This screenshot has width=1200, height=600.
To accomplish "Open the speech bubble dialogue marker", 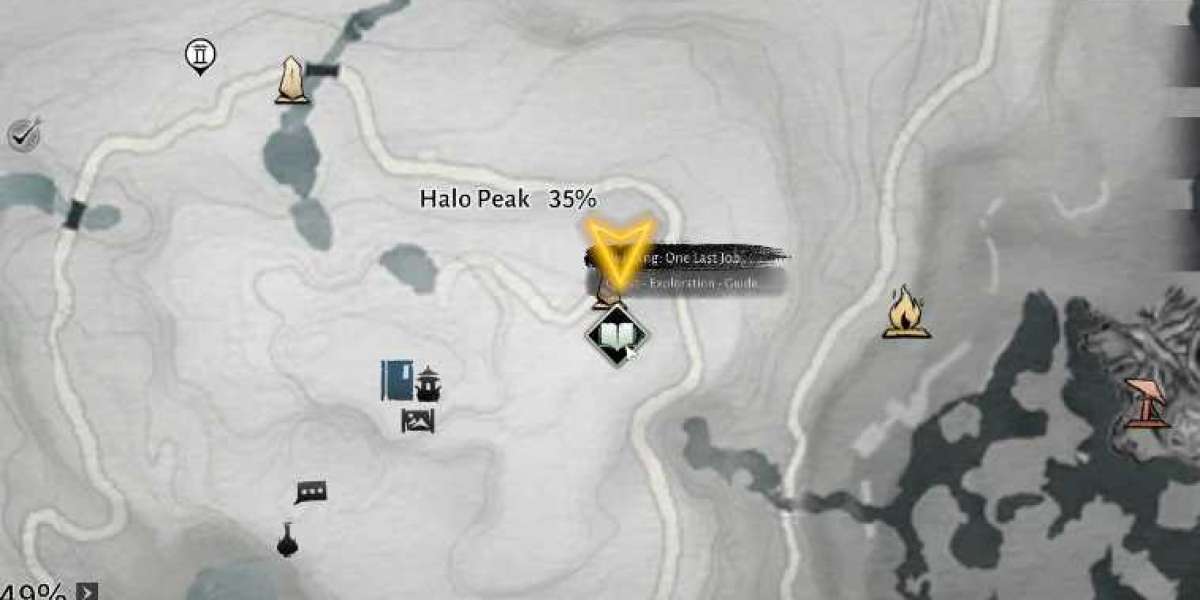I will click(x=310, y=493).
